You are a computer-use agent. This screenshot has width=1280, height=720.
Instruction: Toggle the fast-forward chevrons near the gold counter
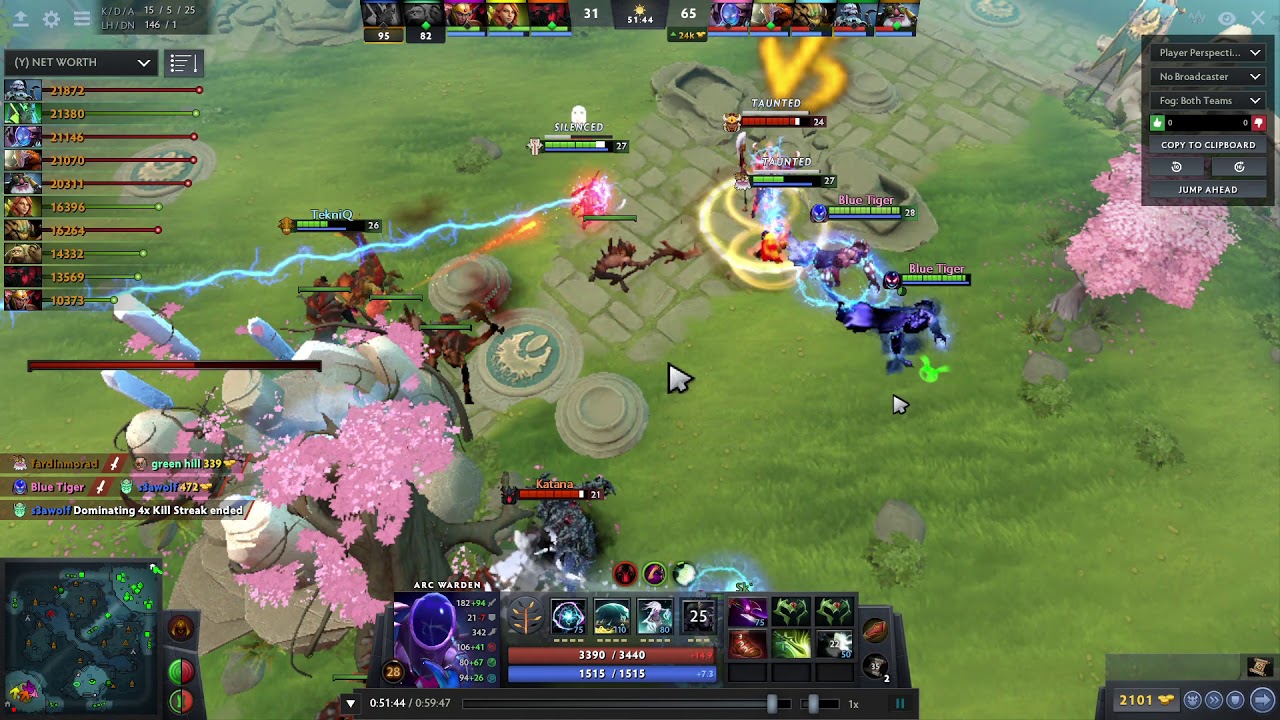point(1214,700)
